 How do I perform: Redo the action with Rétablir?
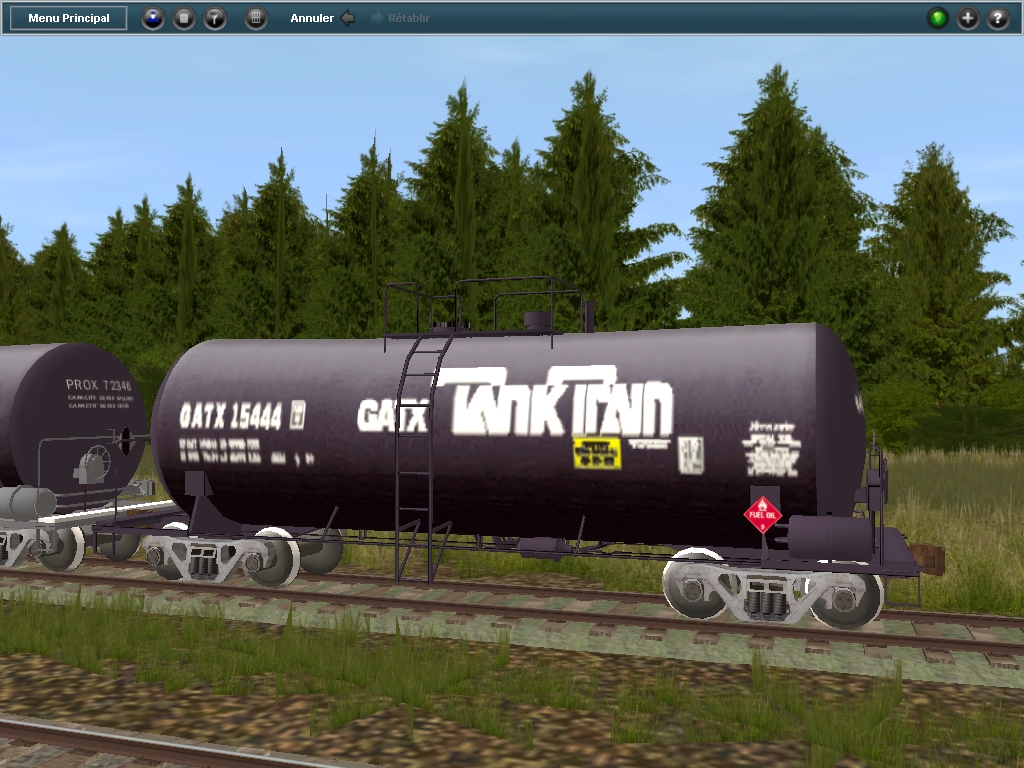(400, 18)
